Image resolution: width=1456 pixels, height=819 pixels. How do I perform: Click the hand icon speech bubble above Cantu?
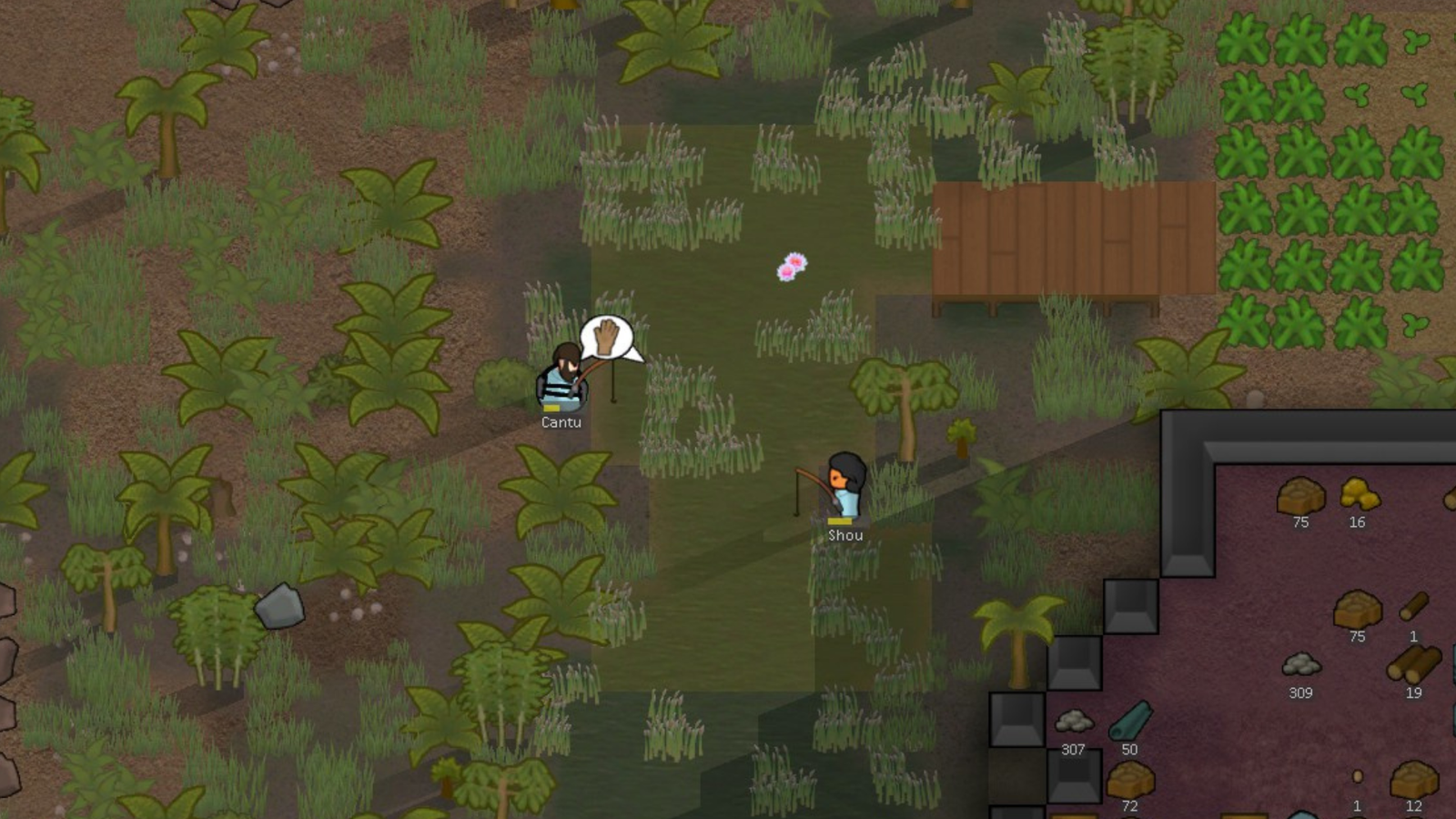[x=605, y=337]
